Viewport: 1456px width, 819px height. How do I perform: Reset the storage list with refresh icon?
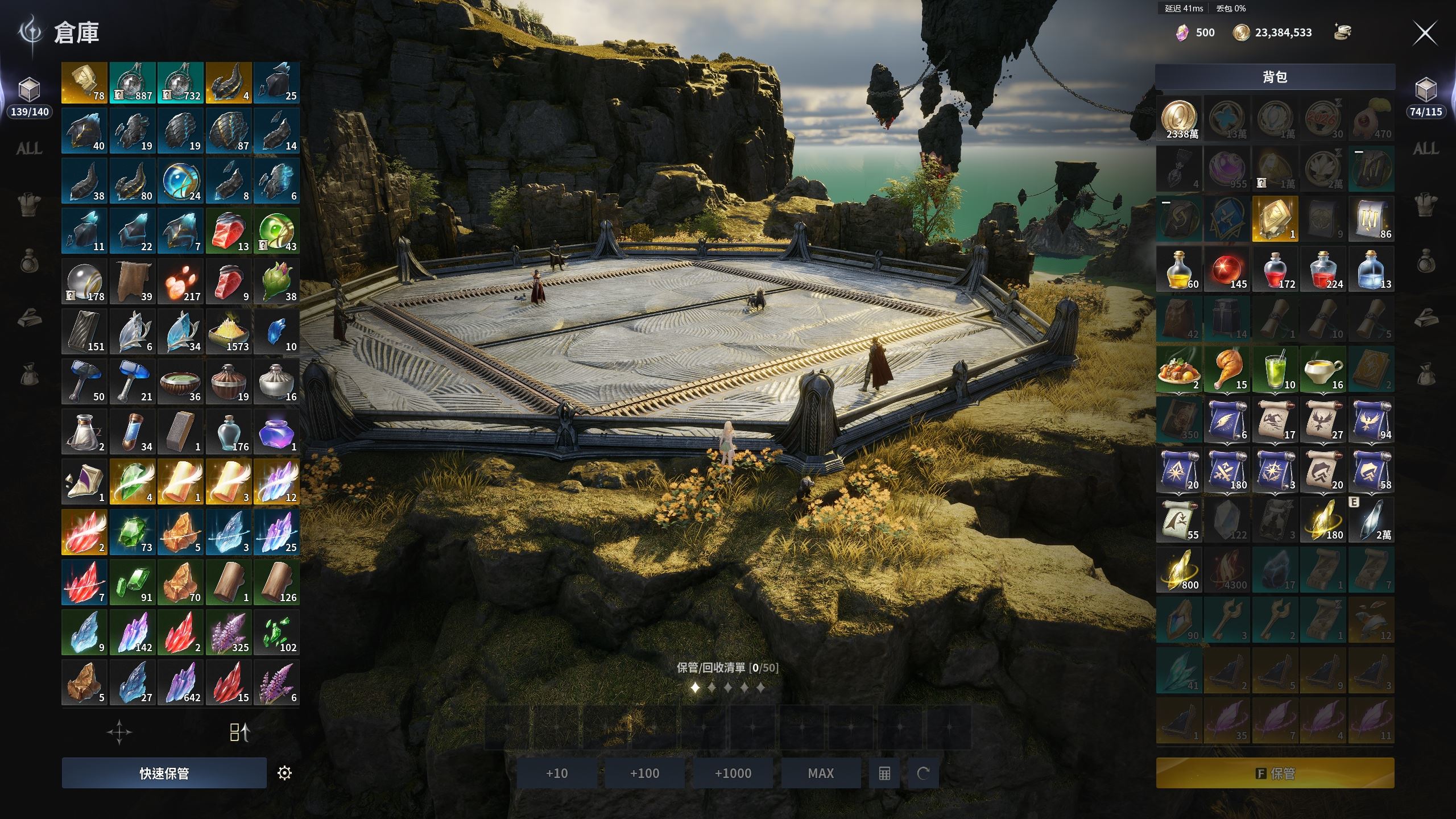pos(923,773)
